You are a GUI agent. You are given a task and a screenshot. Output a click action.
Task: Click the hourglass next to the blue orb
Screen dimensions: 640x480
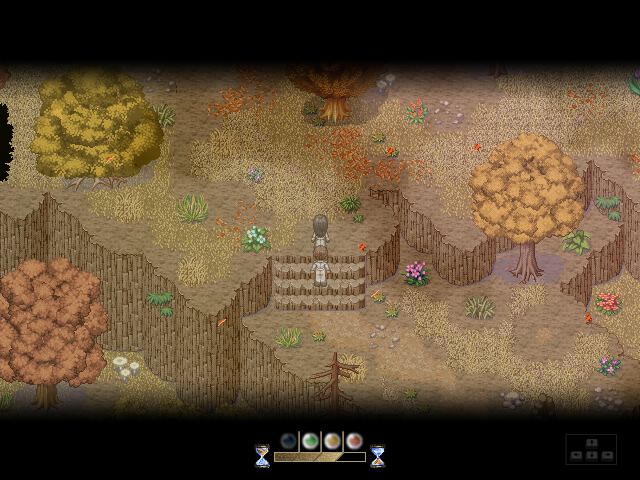(x=262, y=456)
